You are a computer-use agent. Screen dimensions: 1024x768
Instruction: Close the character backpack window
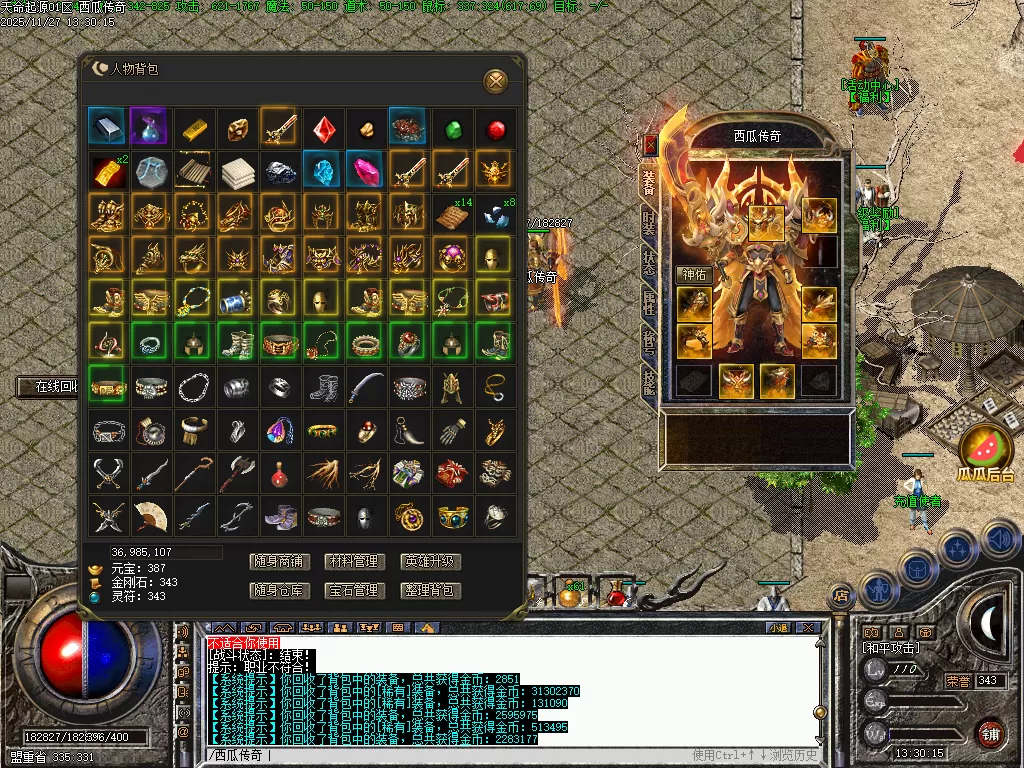[495, 81]
